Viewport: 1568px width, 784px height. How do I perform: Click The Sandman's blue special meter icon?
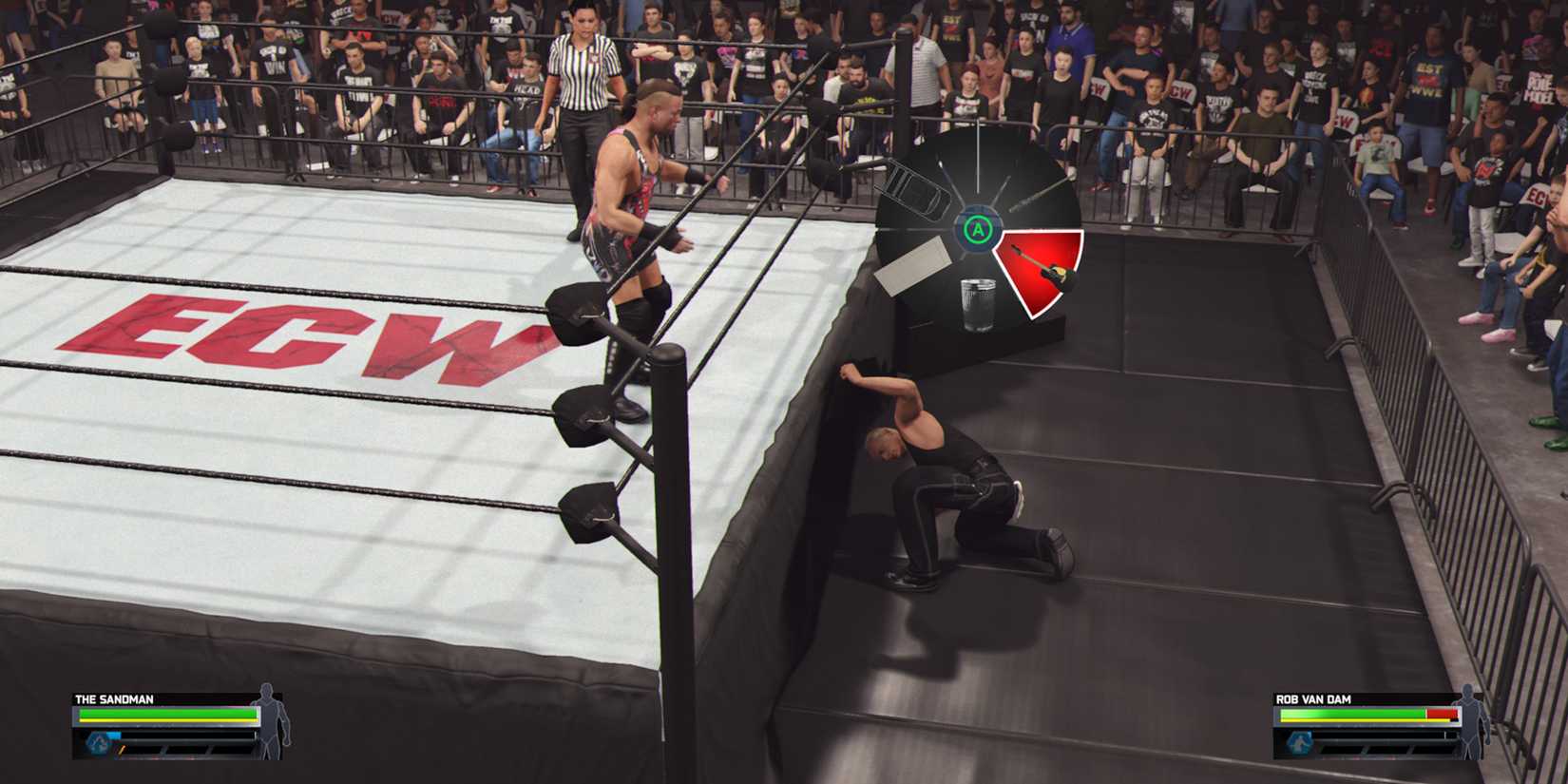click(x=98, y=743)
